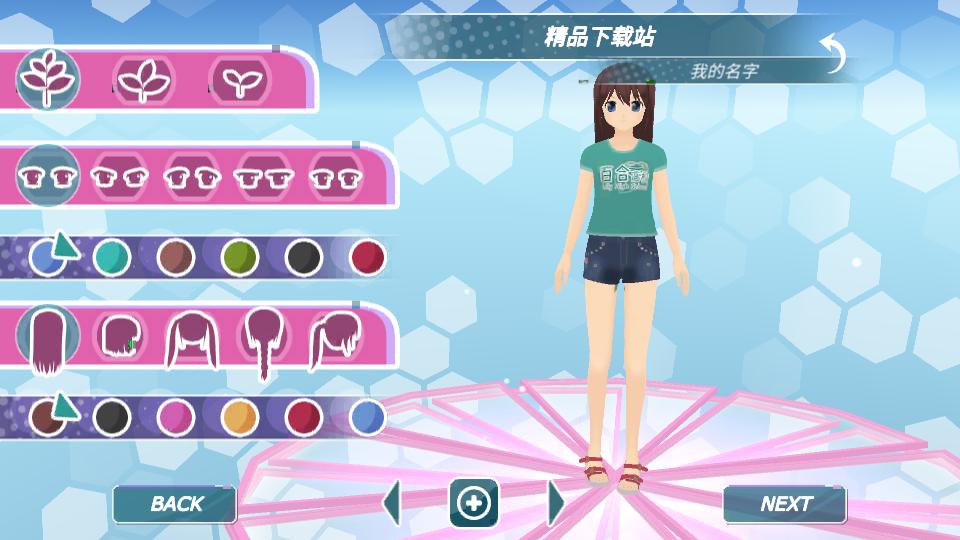Tap the plus zoom button
Screen dimensions: 960x540
pyautogui.click(x=473, y=503)
